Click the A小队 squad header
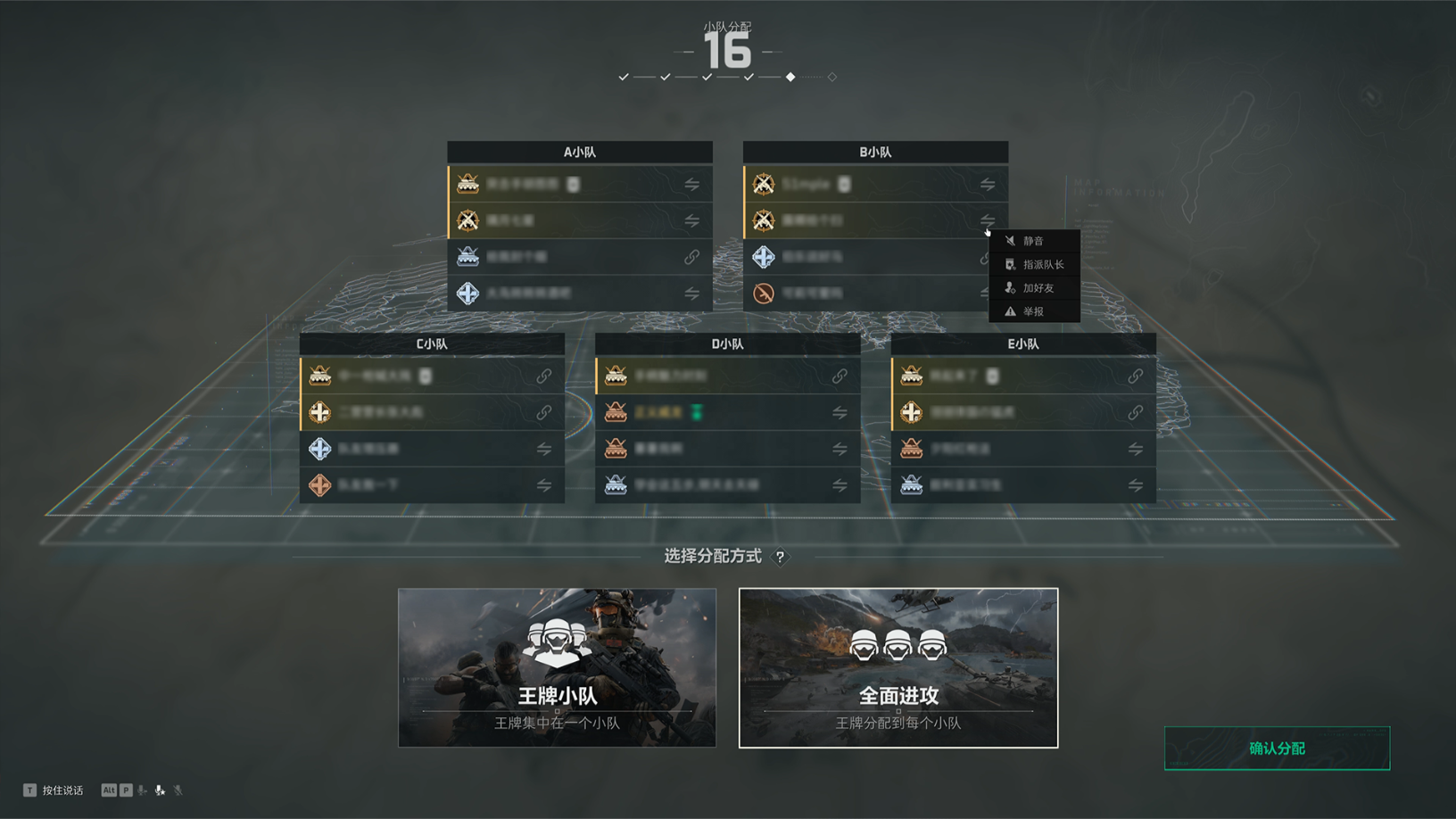This screenshot has height=819, width=1456. coord(580,152)
